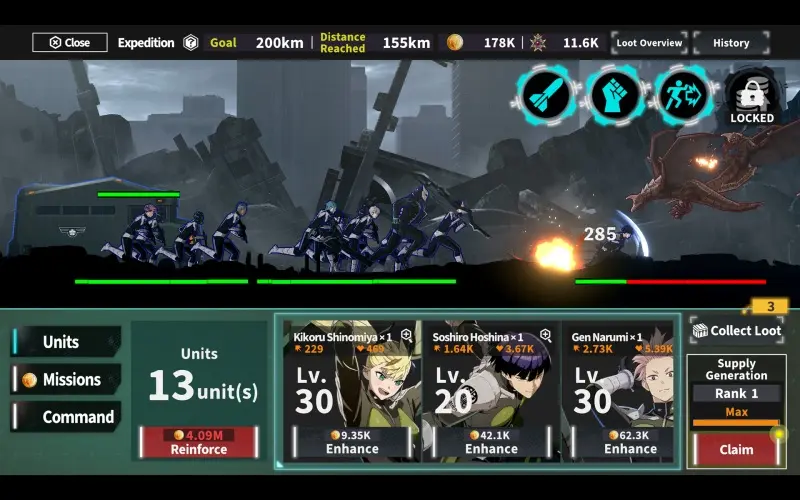Screen dimensions: 800x500
Task: Switch to the Units tab
Action: click(x=66, y=342)
